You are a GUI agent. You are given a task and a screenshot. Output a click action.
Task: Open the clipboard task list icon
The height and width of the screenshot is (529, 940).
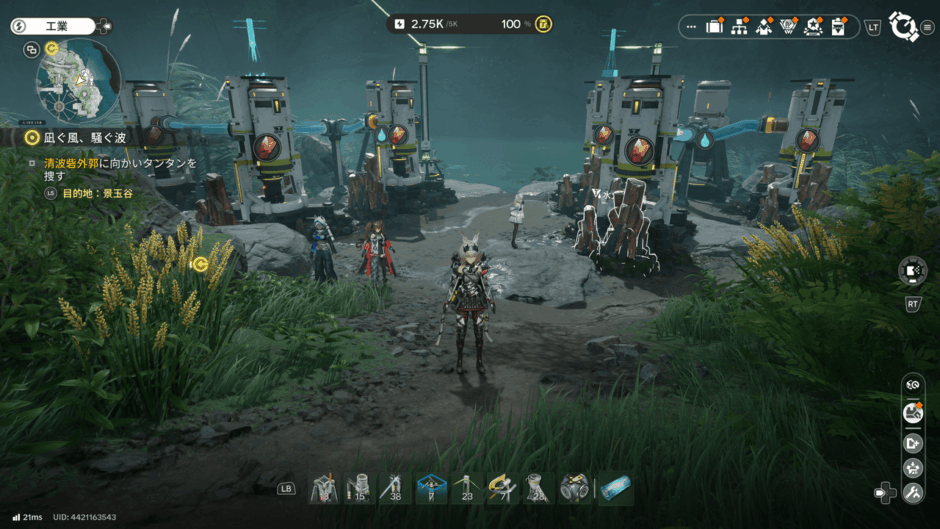839,27
